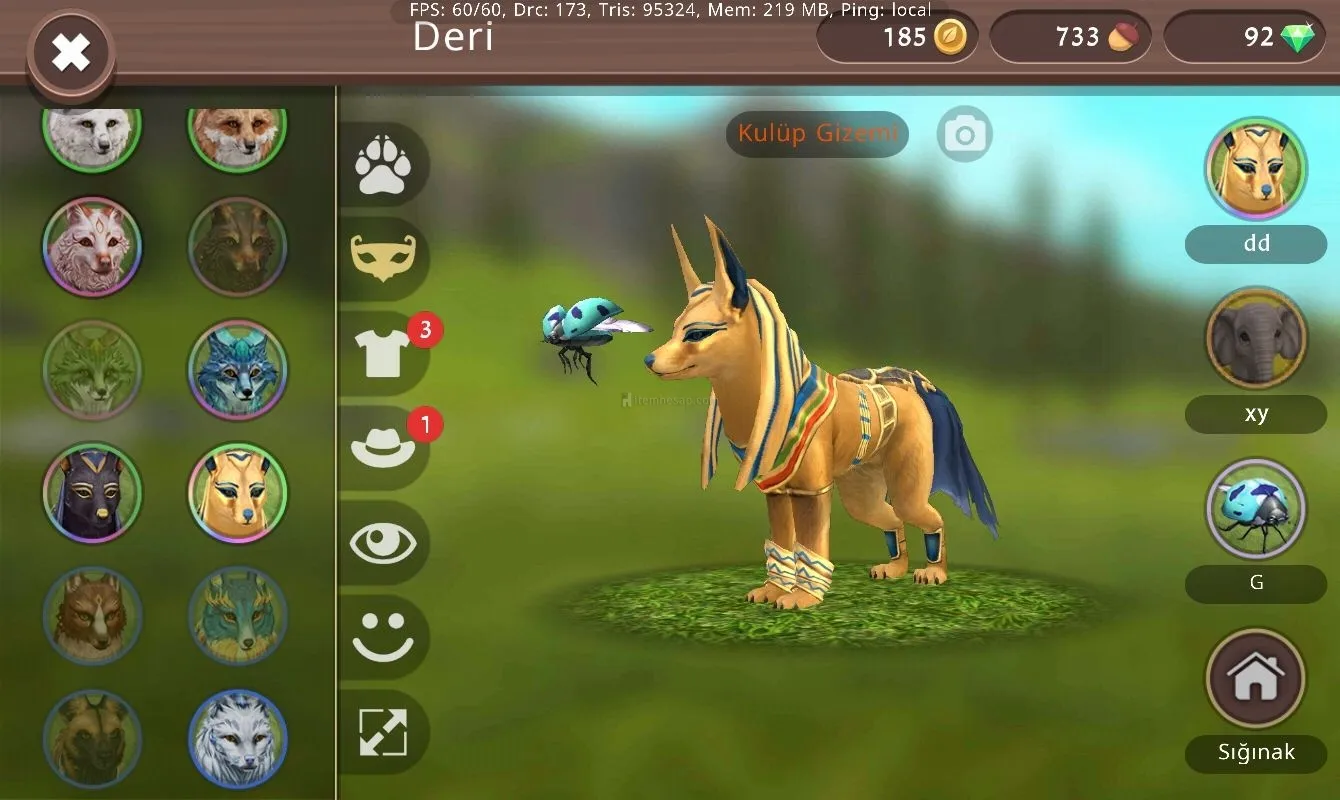Select the hat accessories category

(x=383, y=447)
